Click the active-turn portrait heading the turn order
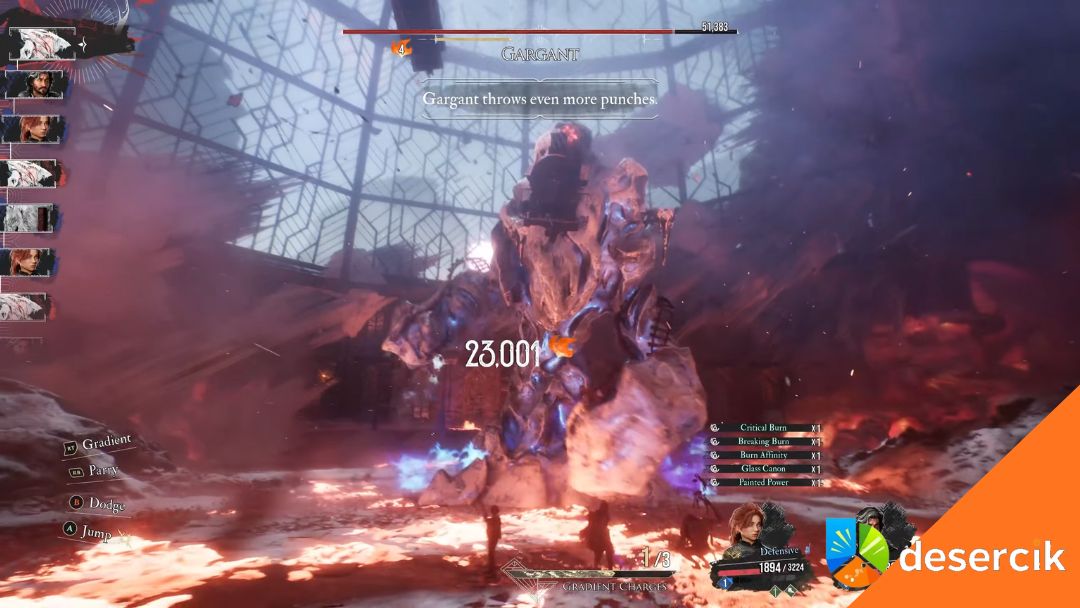 point(42,43)
